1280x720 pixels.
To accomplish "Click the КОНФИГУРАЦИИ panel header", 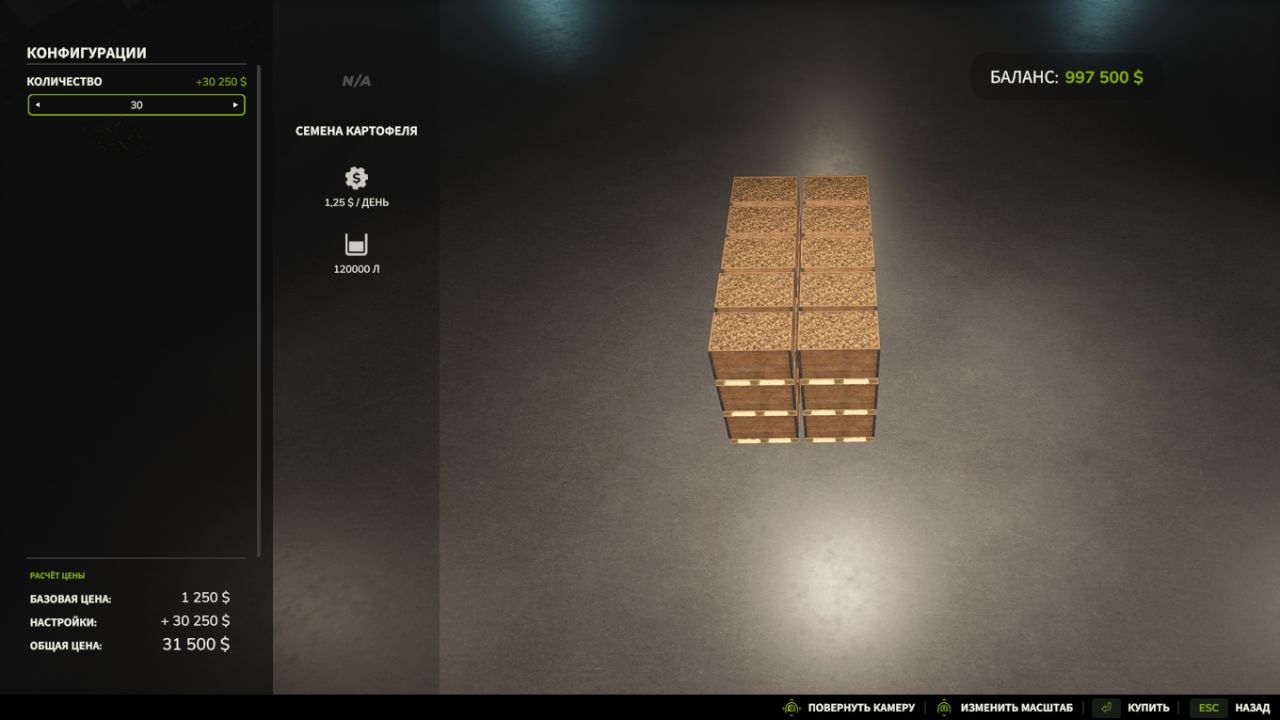I will (87, 52).
